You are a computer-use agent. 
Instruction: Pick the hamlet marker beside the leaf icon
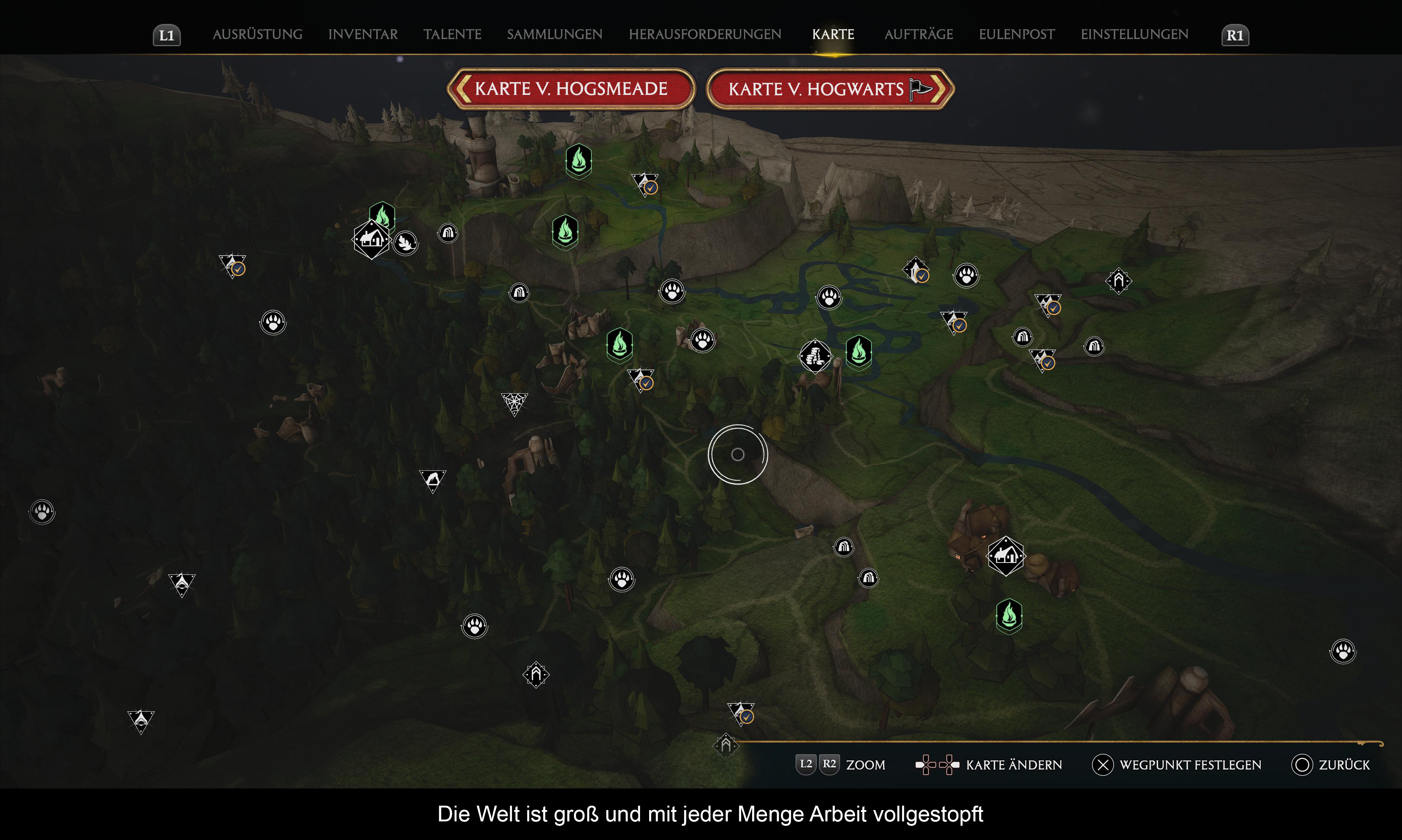[371, 240]
